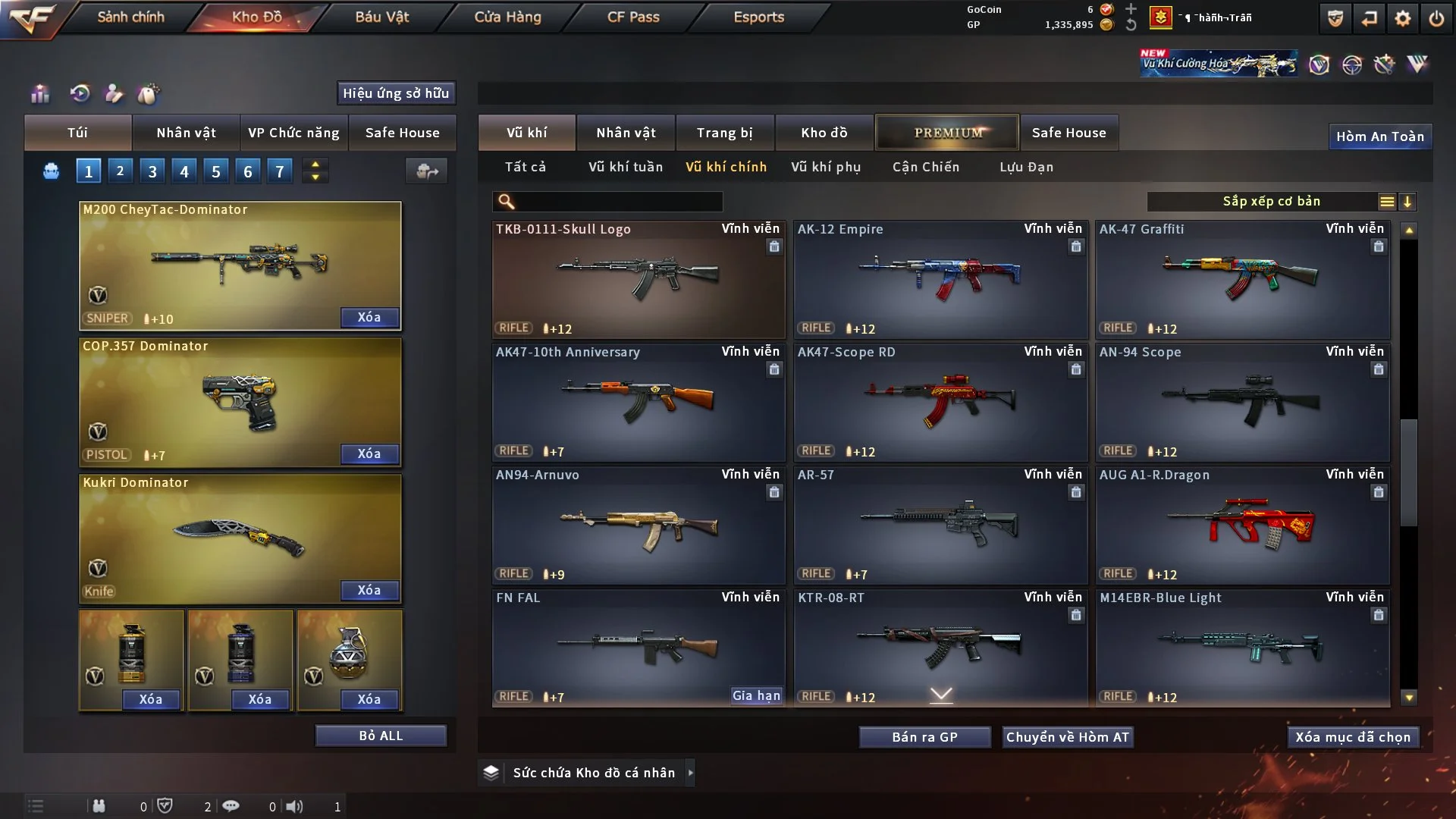Screen dimensions: 1456x819
Task: Open the Hiệu ứng sở hữu panel
Action: pyautogui.click(x=396, y=93)
